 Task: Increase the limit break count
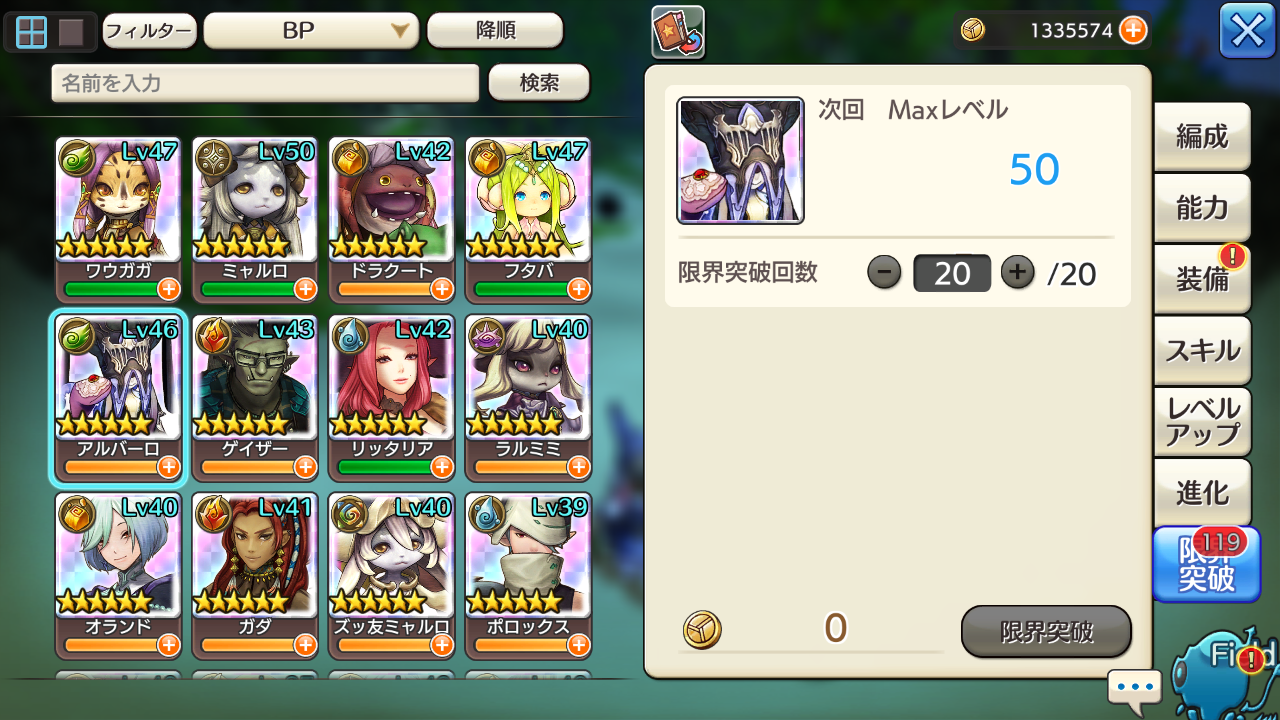1017,272
